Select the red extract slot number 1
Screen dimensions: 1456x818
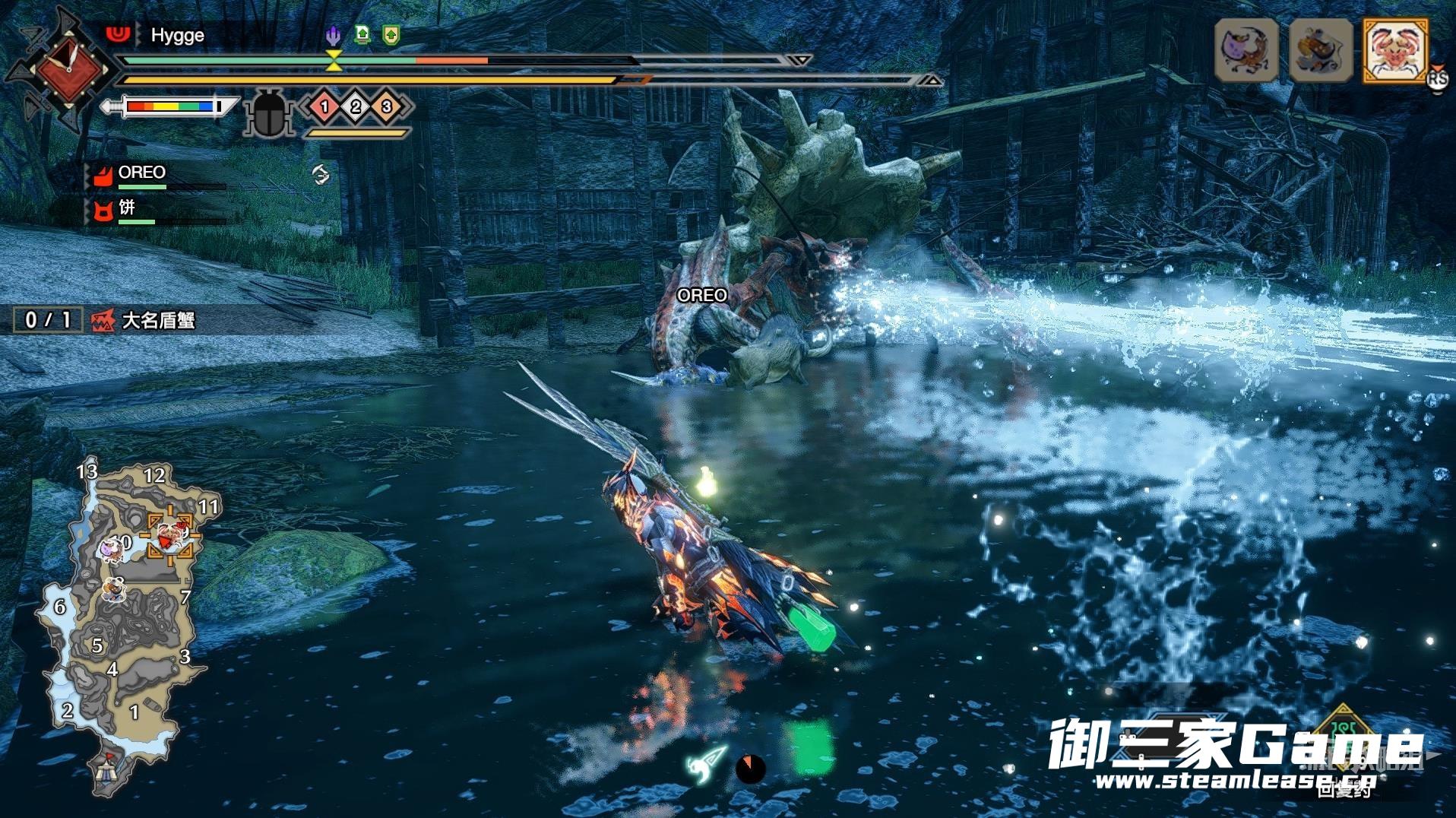pyautogui.click(x=324, y=106)
